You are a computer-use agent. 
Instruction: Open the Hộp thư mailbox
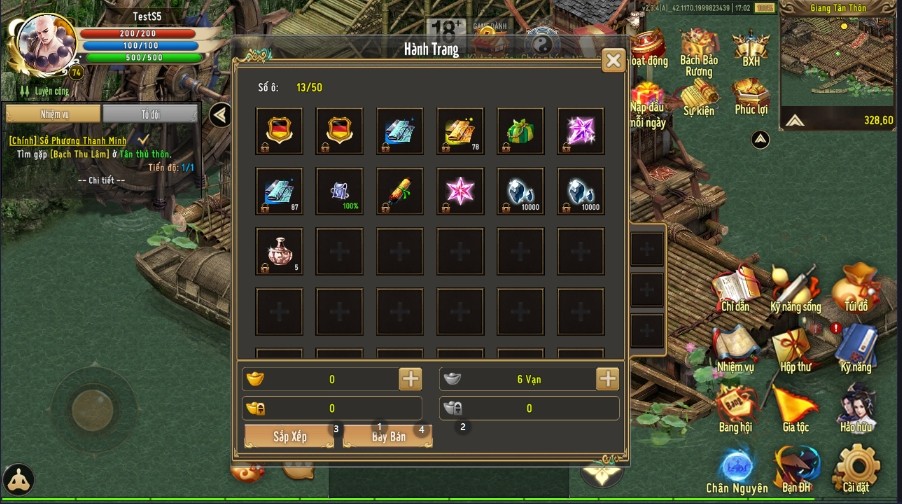[796, 348]
